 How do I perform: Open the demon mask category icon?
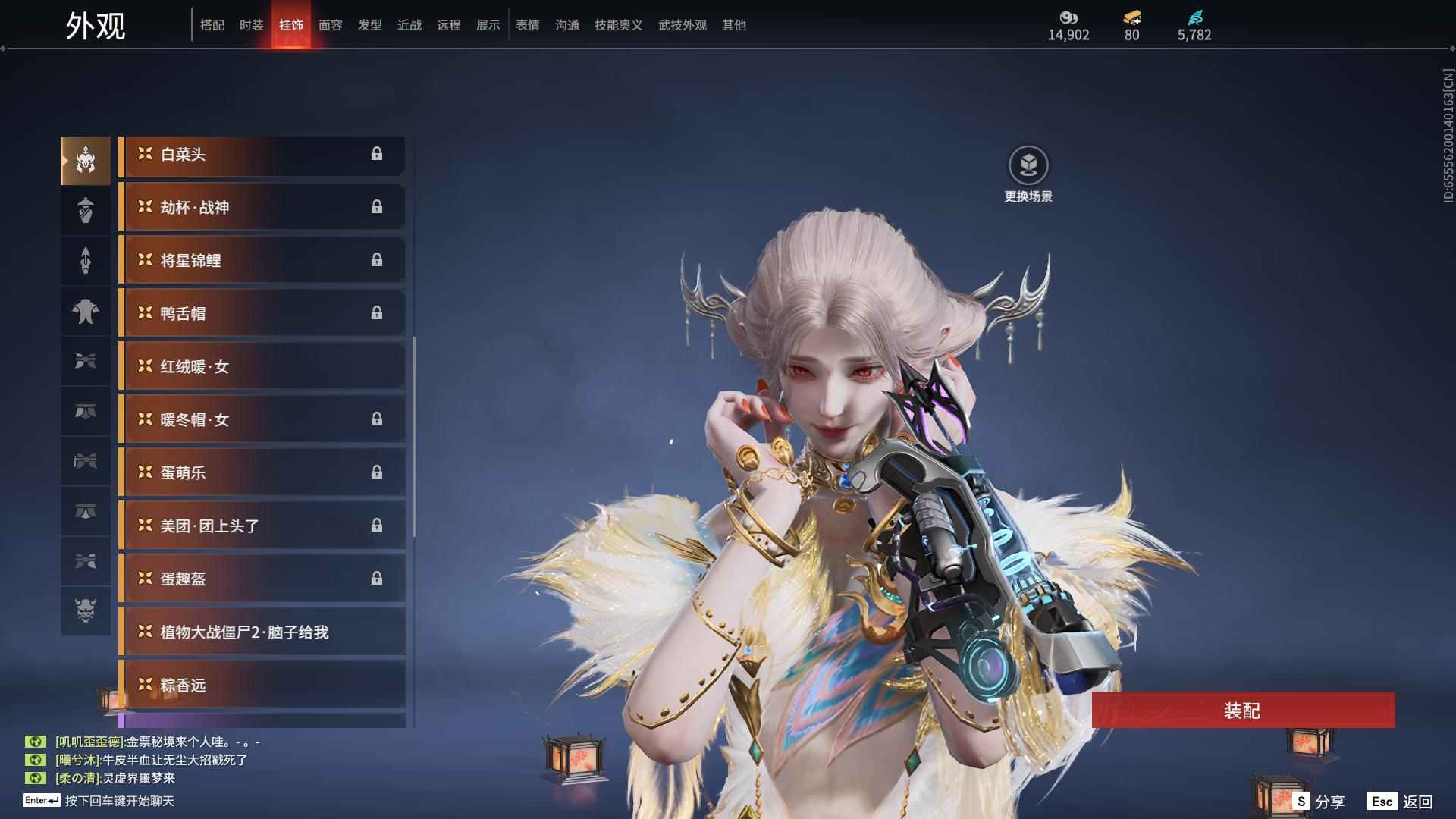click(86, 610)
